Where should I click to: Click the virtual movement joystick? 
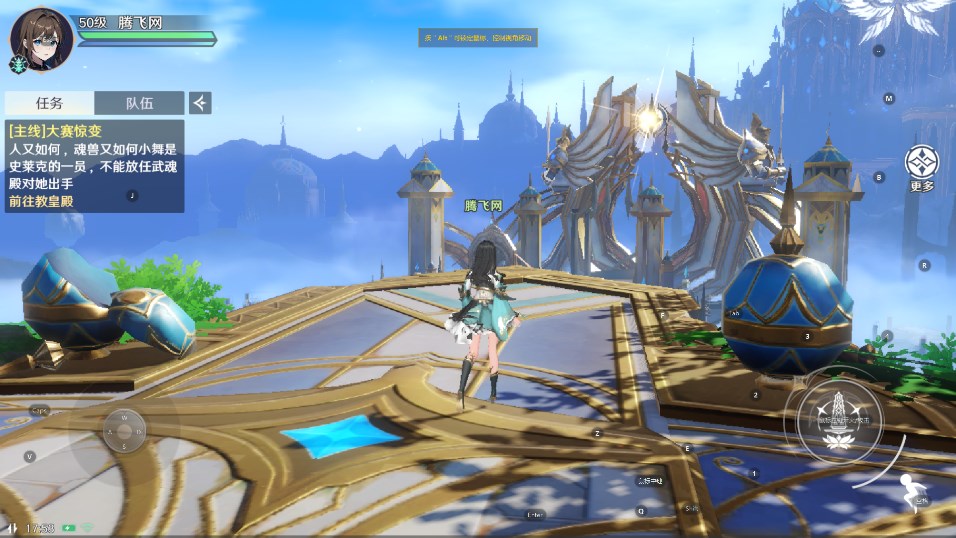click(x=123, y=430)
